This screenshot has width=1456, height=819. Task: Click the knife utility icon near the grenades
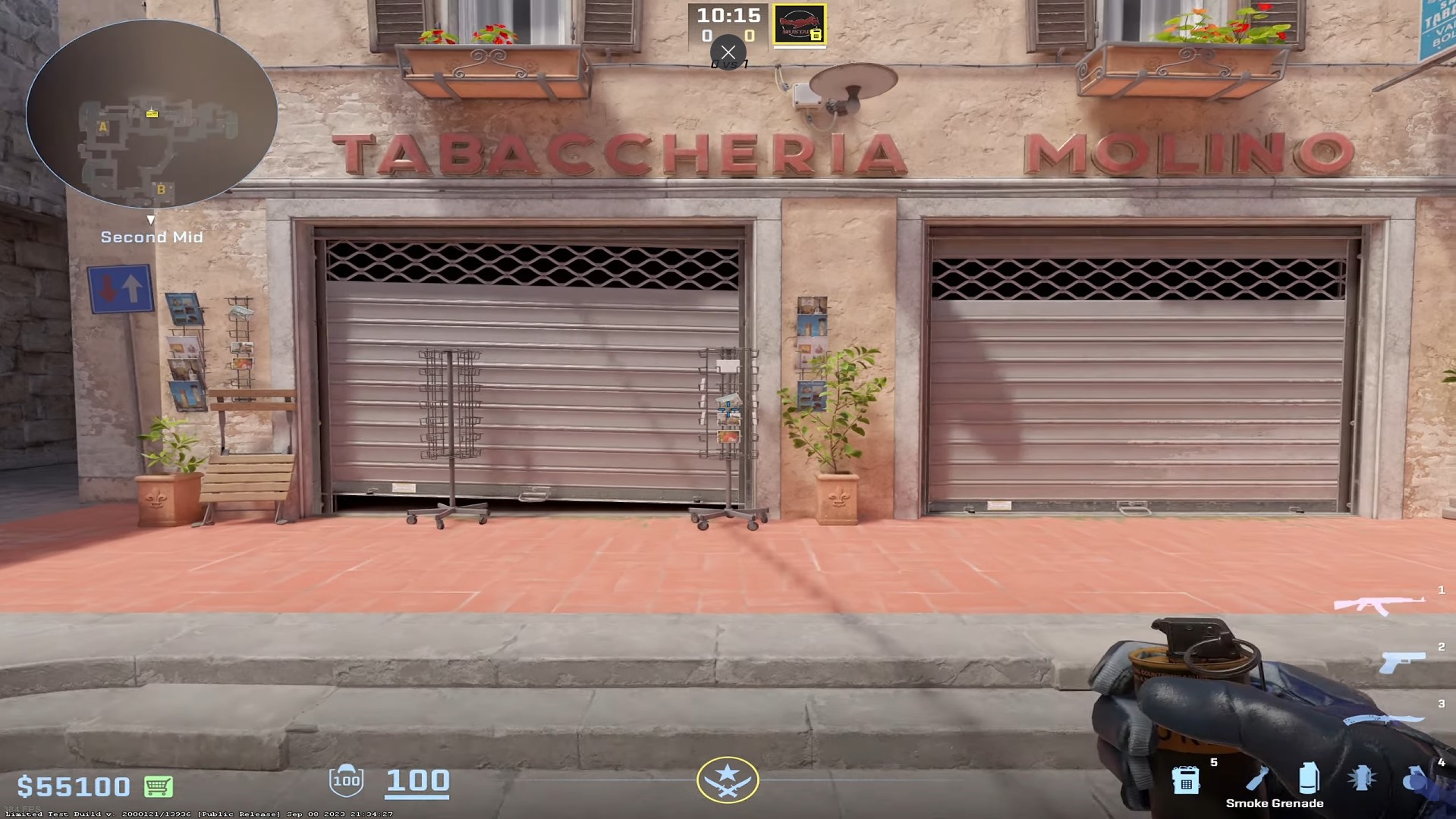coord(1258,777)
